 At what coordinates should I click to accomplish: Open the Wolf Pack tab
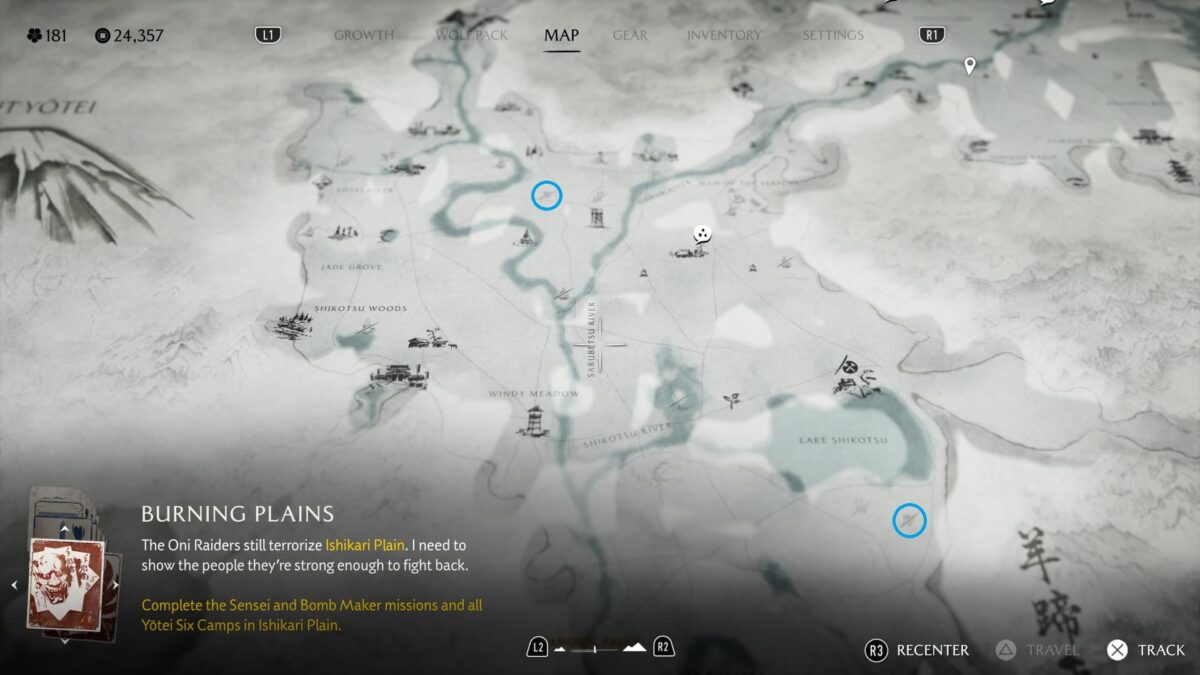click(x=471, y=35)
